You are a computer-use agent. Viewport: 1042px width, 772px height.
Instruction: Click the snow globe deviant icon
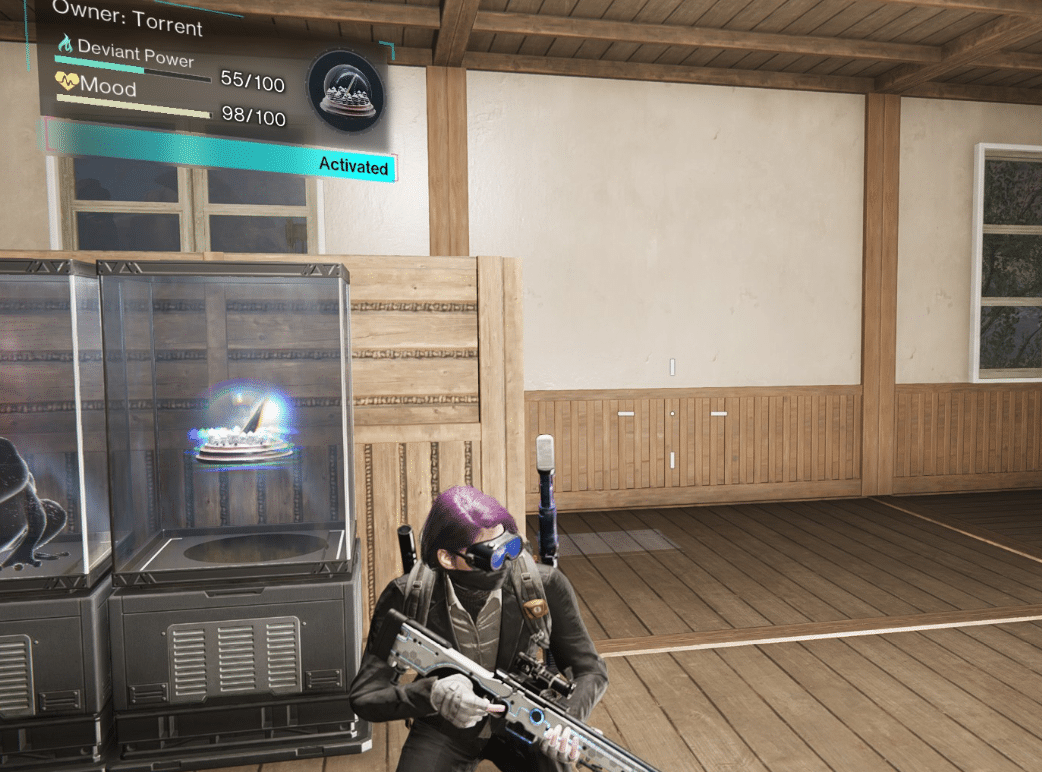(x=345, y=91)
